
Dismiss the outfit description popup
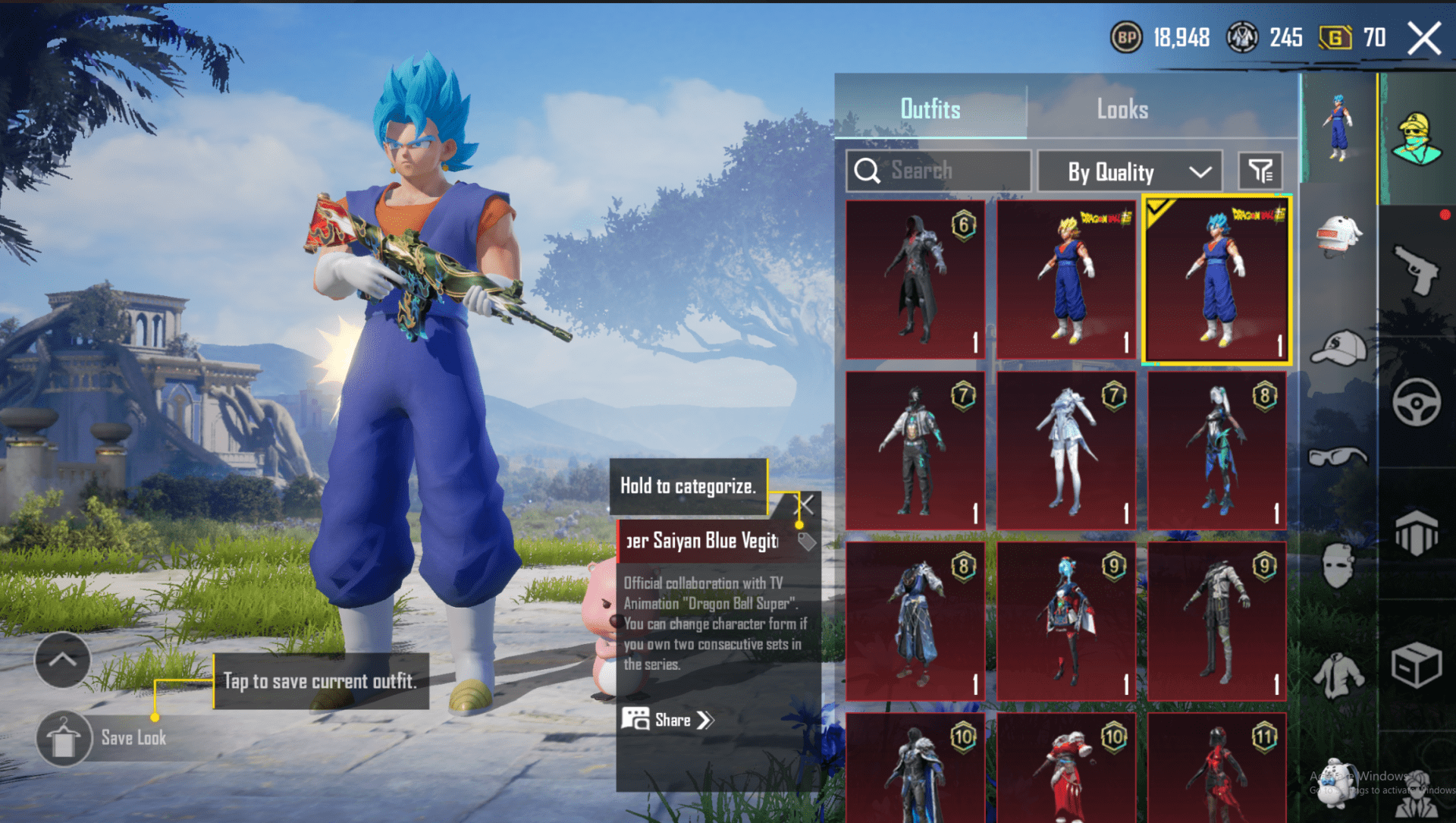(806, 504)
